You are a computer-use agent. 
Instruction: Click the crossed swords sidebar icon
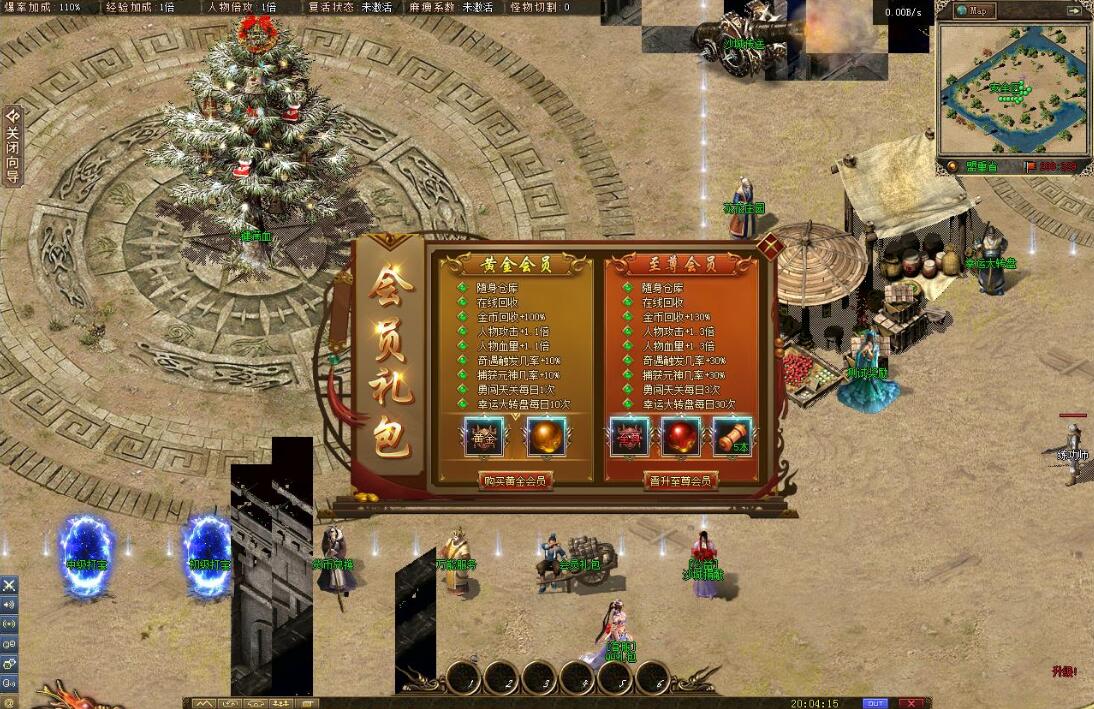(x=9, y=585)
